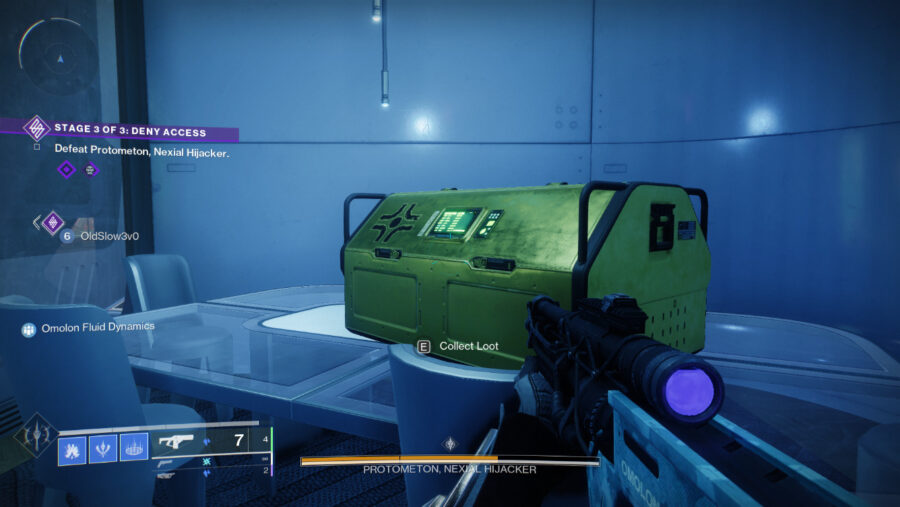This screenshot has width=900, height=507.
Task: Select the Omolon Fluid Dynamics location marker
Action: [x=98, y=326]
